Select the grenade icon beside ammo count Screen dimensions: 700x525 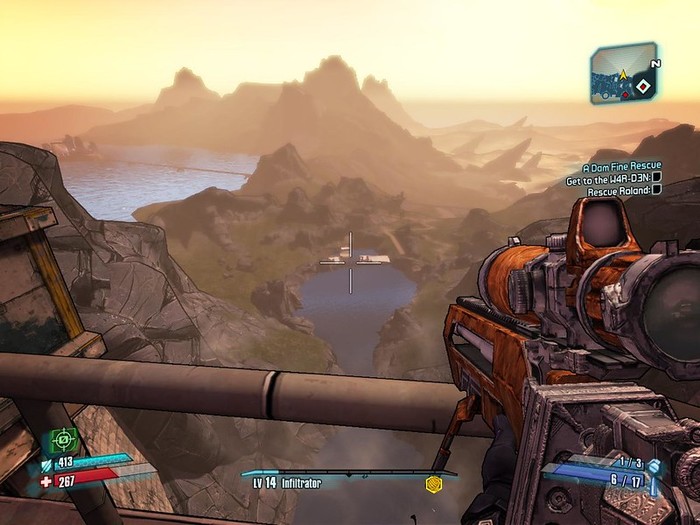pos(654,465)
